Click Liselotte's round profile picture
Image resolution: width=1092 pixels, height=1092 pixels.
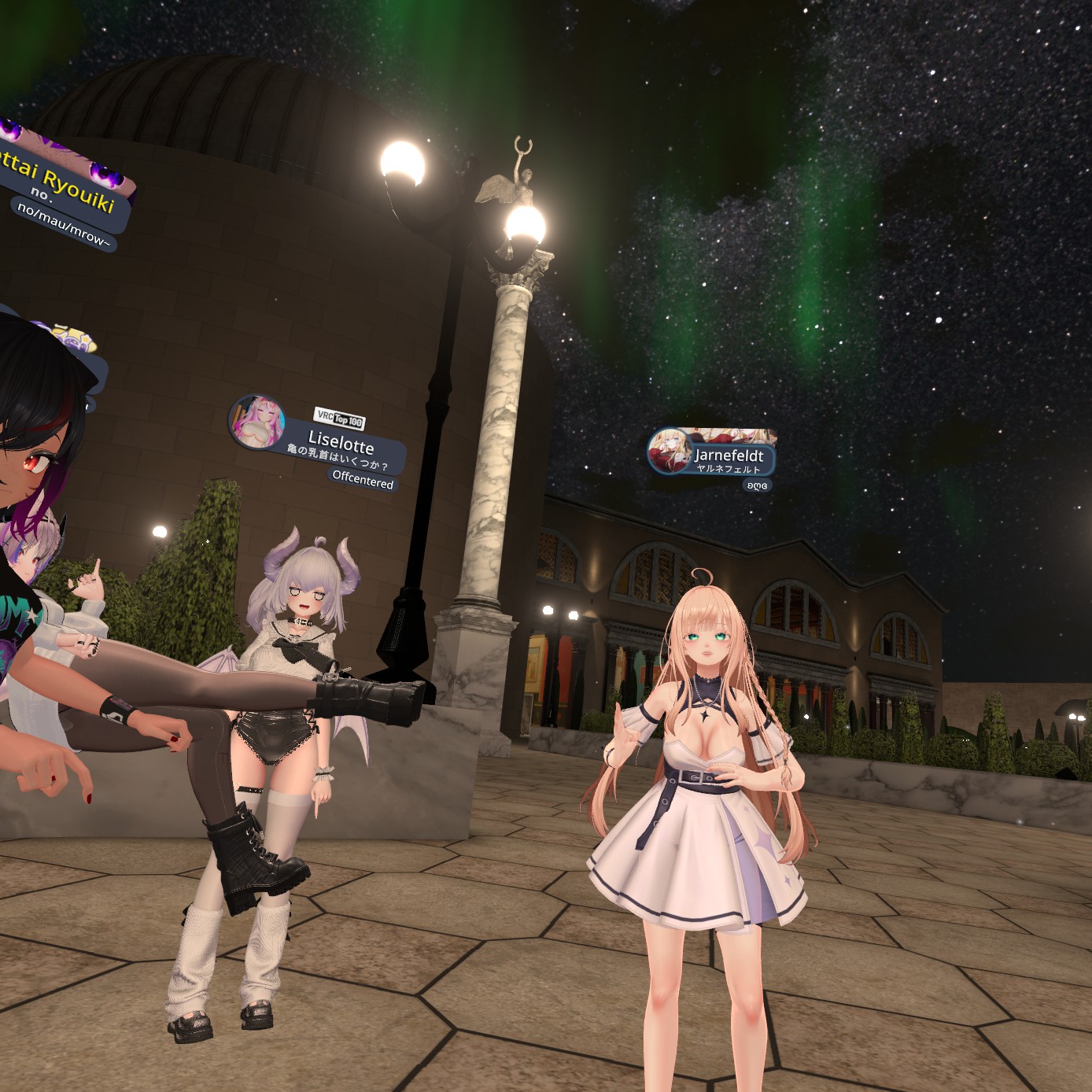257,421
